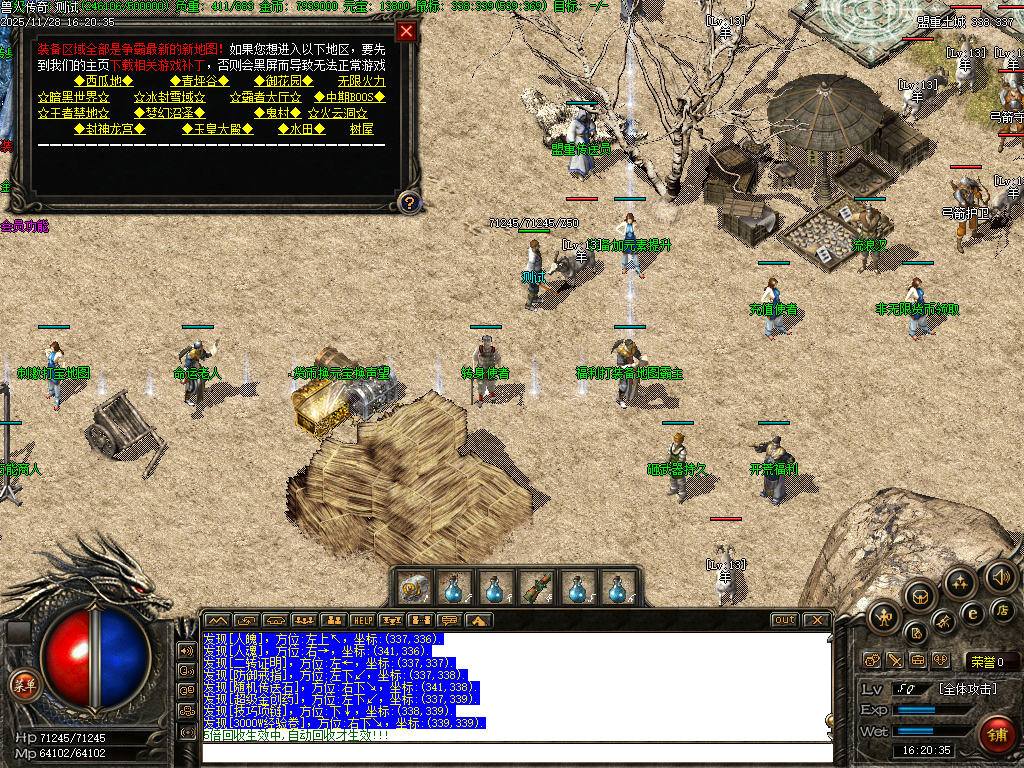Select the town scroll hotbar slot
1024x768 pixels.
[415, 586]
